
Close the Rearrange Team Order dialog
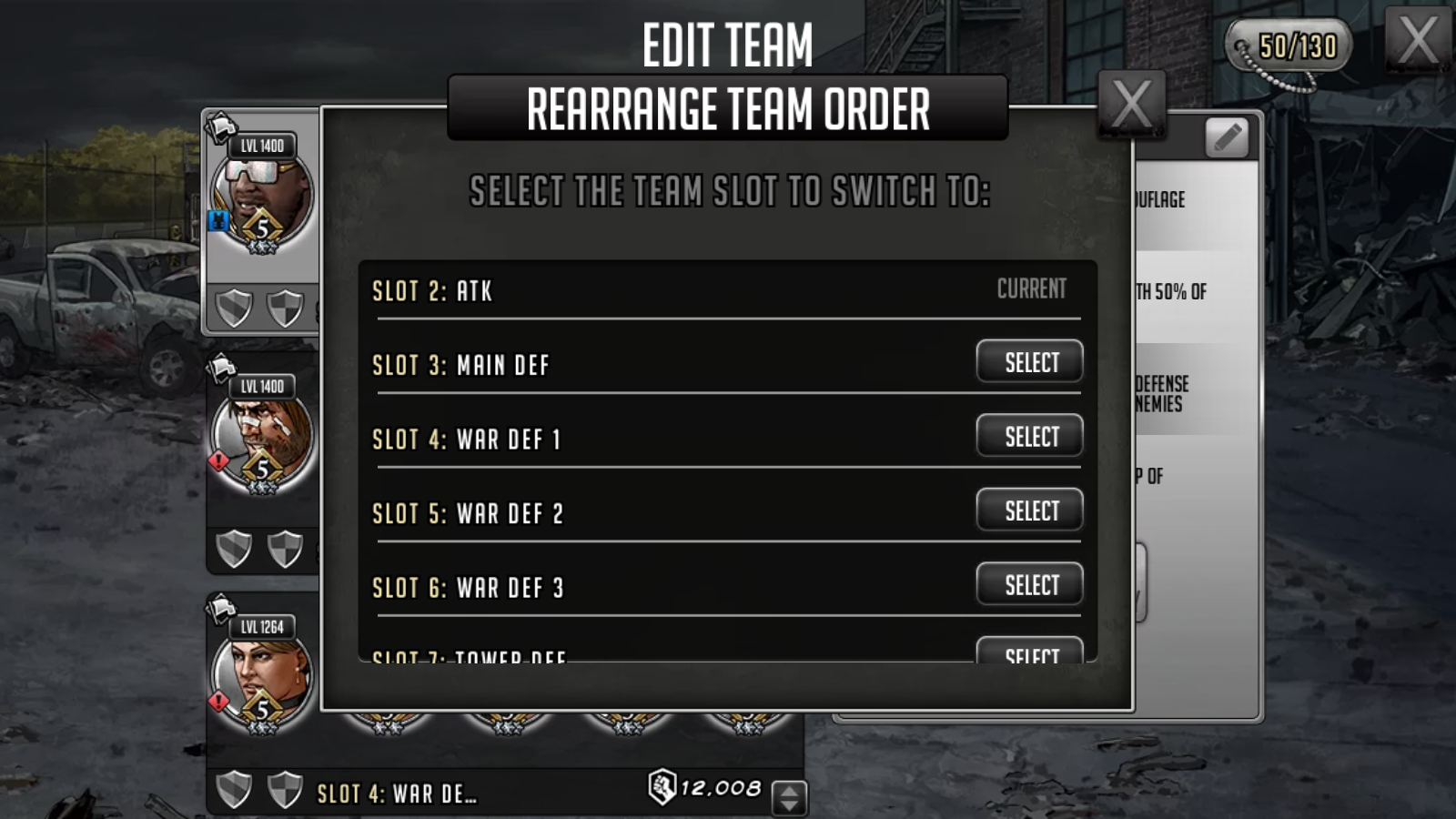coord(1131,104)
